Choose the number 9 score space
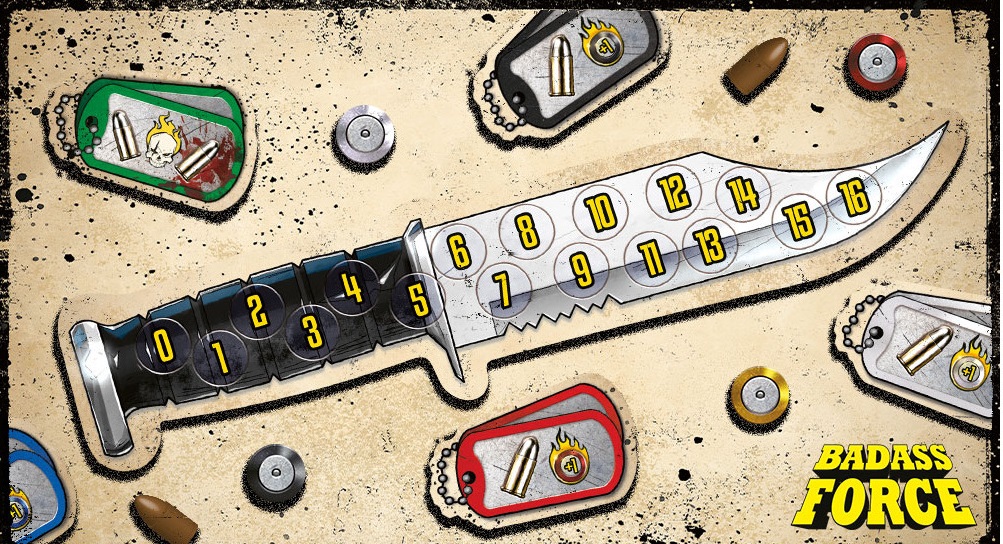 coord(582,268)
